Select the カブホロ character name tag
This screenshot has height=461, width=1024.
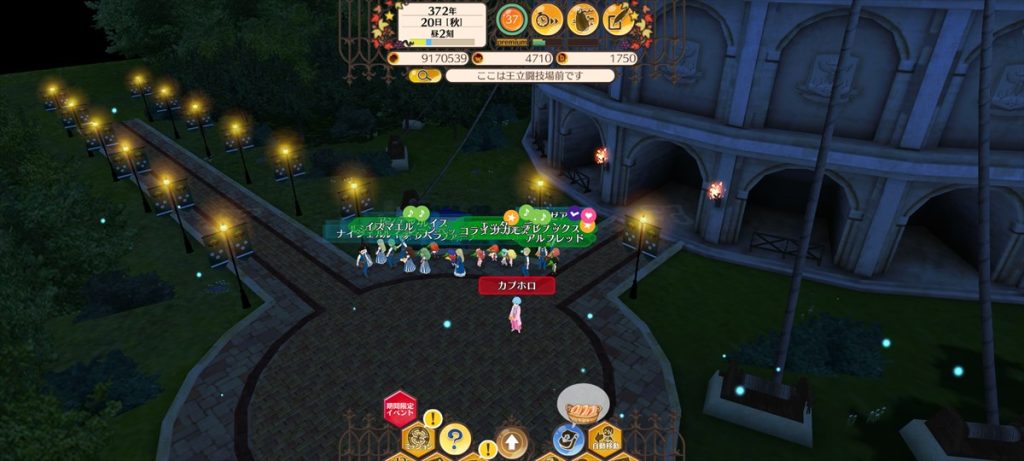click(515, 285)
